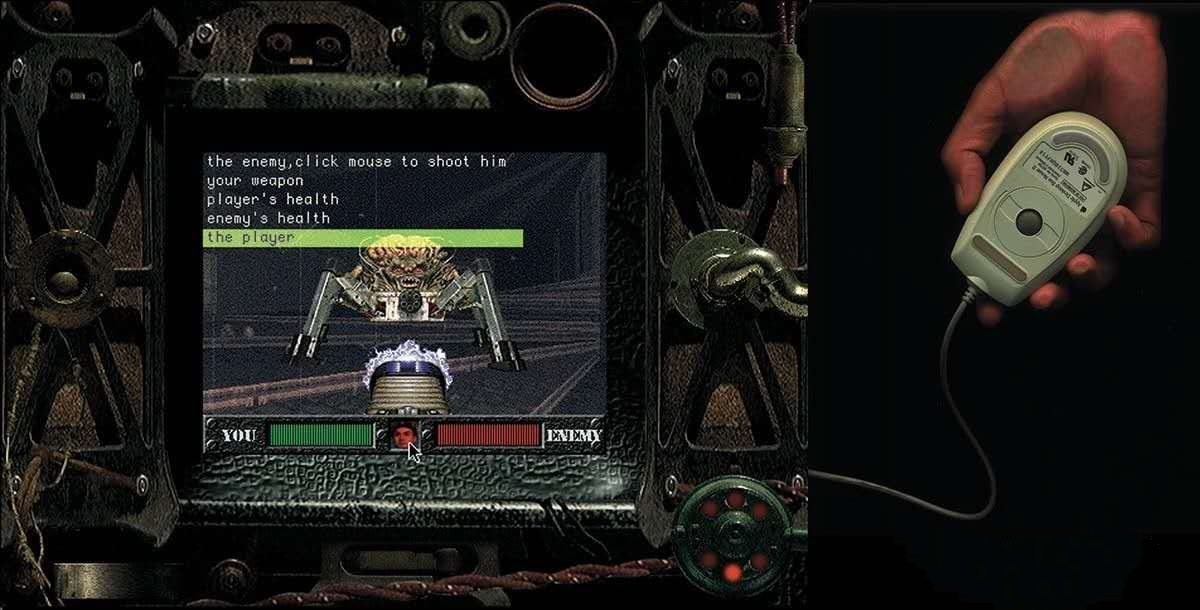Viewport: 1200px width, 610px height.
Task: Select the "enemy's health" list entry
Action: 268,218
